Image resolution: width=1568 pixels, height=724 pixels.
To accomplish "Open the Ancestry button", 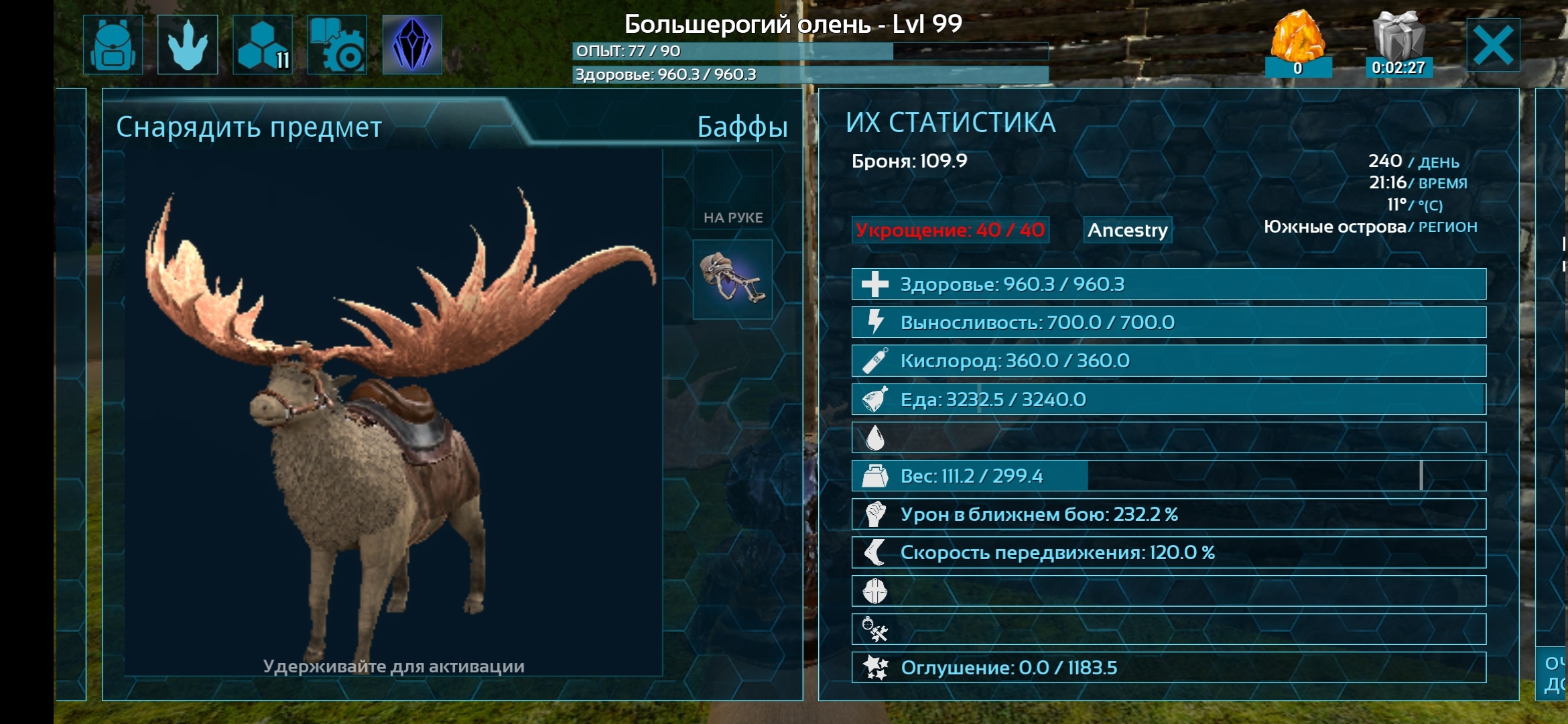I will [1127, 230].
